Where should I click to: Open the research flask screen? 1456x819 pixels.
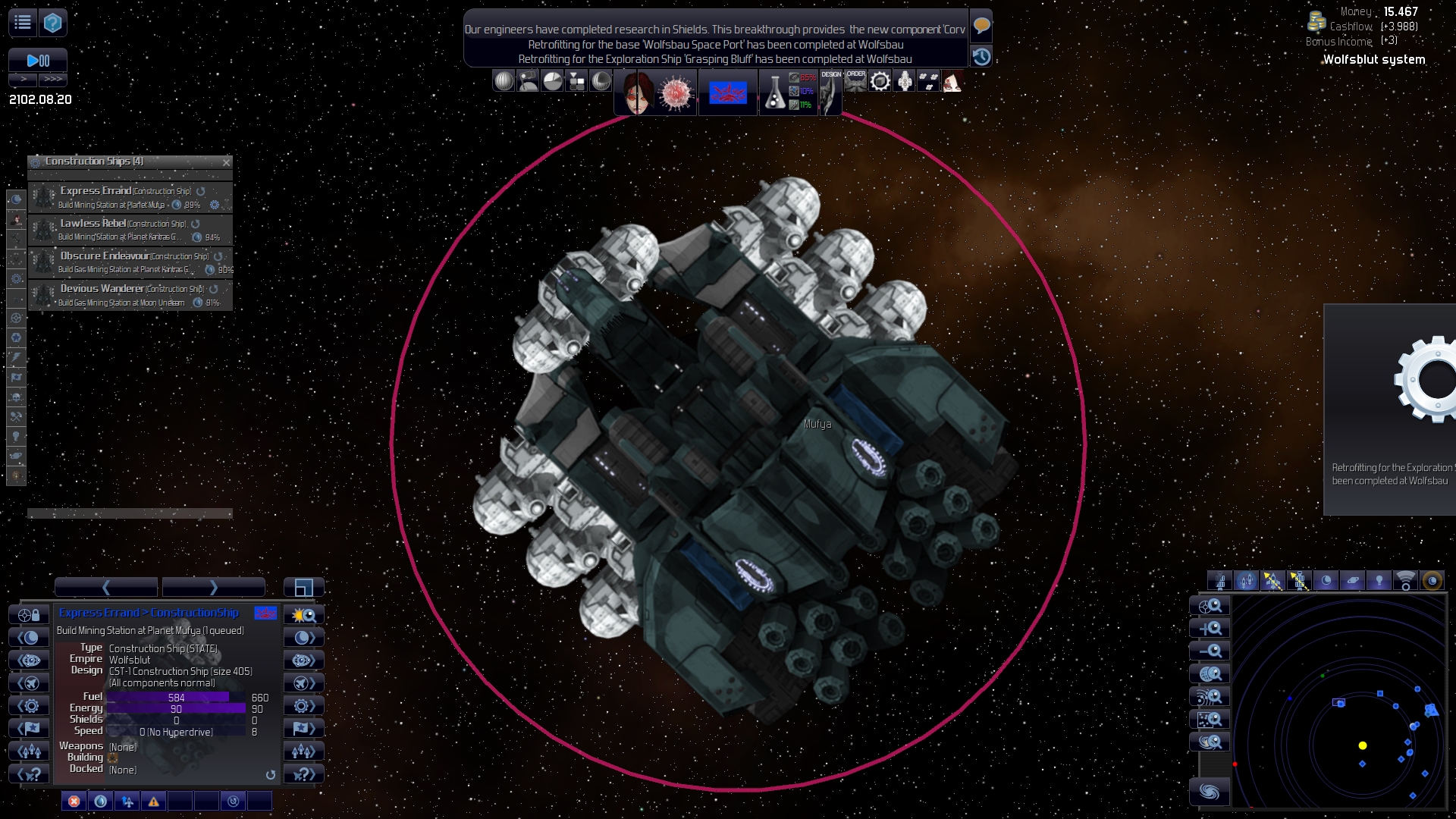[x=774, y=93]
